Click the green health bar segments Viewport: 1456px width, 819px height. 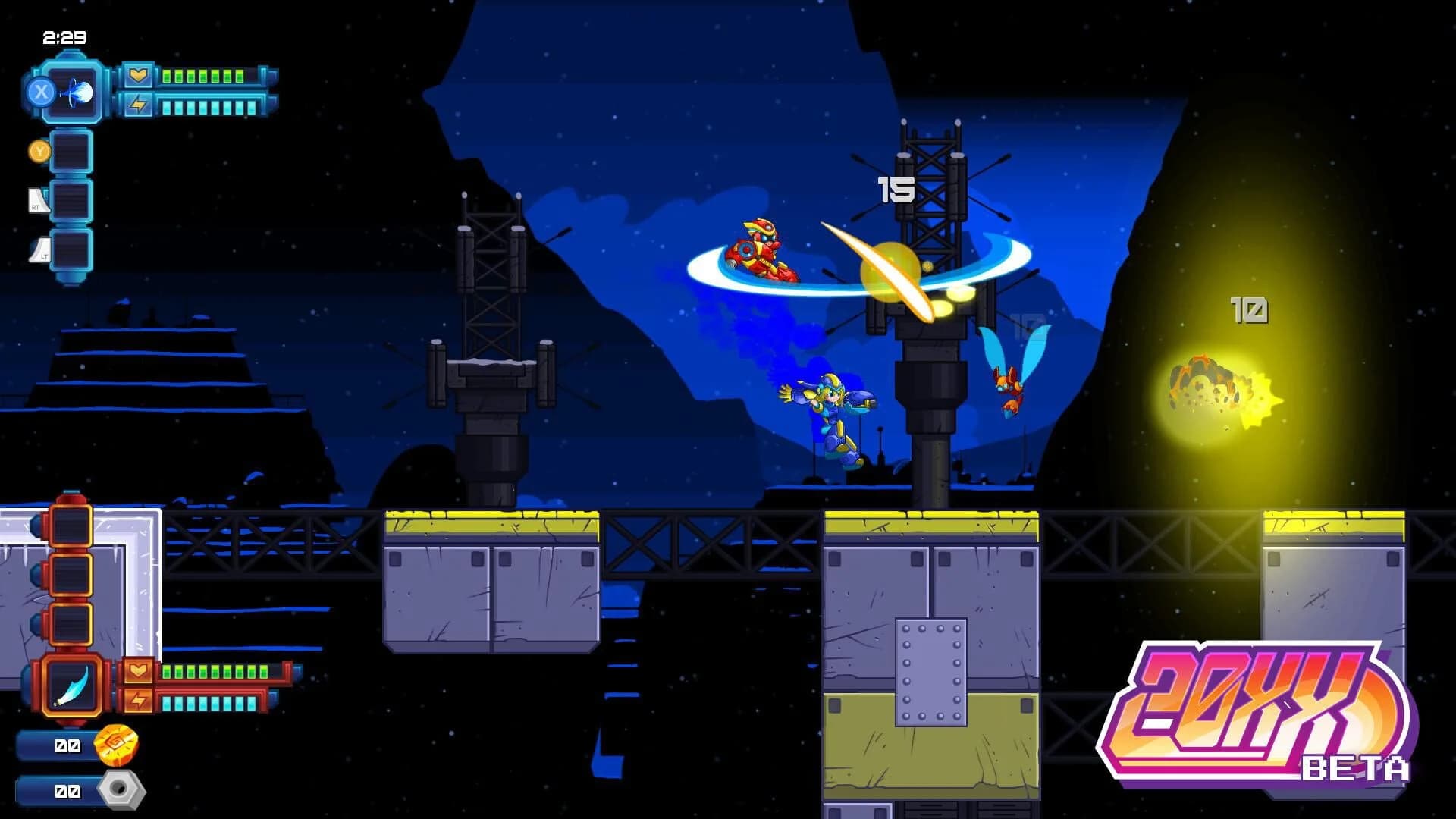205,74
